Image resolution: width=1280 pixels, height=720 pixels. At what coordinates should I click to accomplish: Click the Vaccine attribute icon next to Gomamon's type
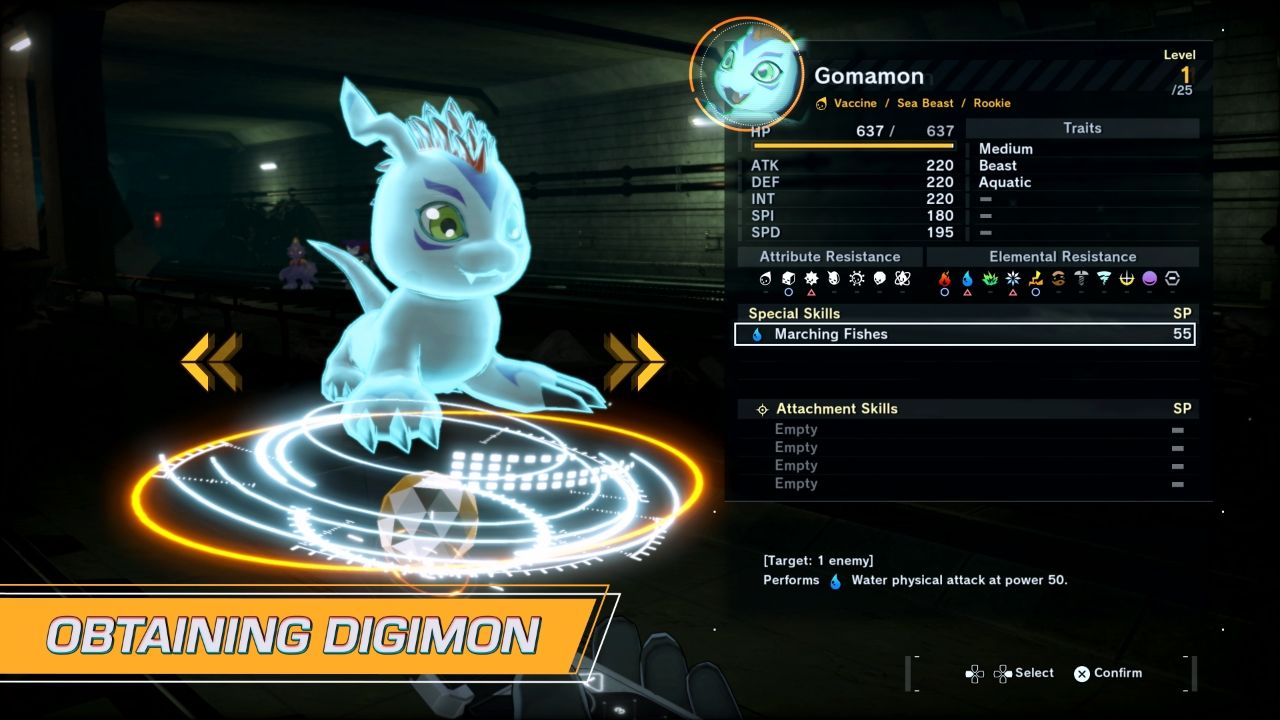point(822,103)
